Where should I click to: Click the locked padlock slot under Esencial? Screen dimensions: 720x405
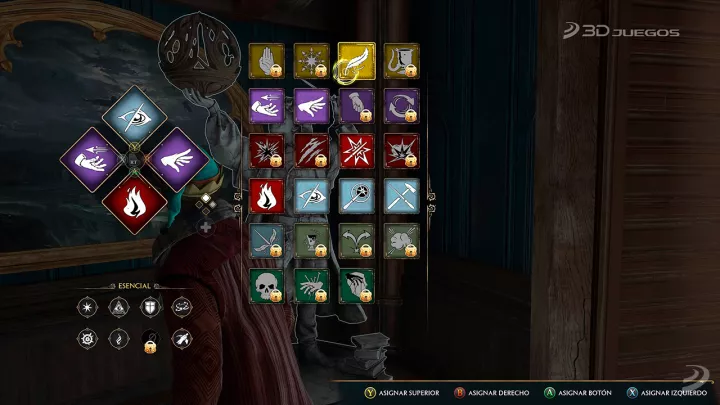(150, 340)
